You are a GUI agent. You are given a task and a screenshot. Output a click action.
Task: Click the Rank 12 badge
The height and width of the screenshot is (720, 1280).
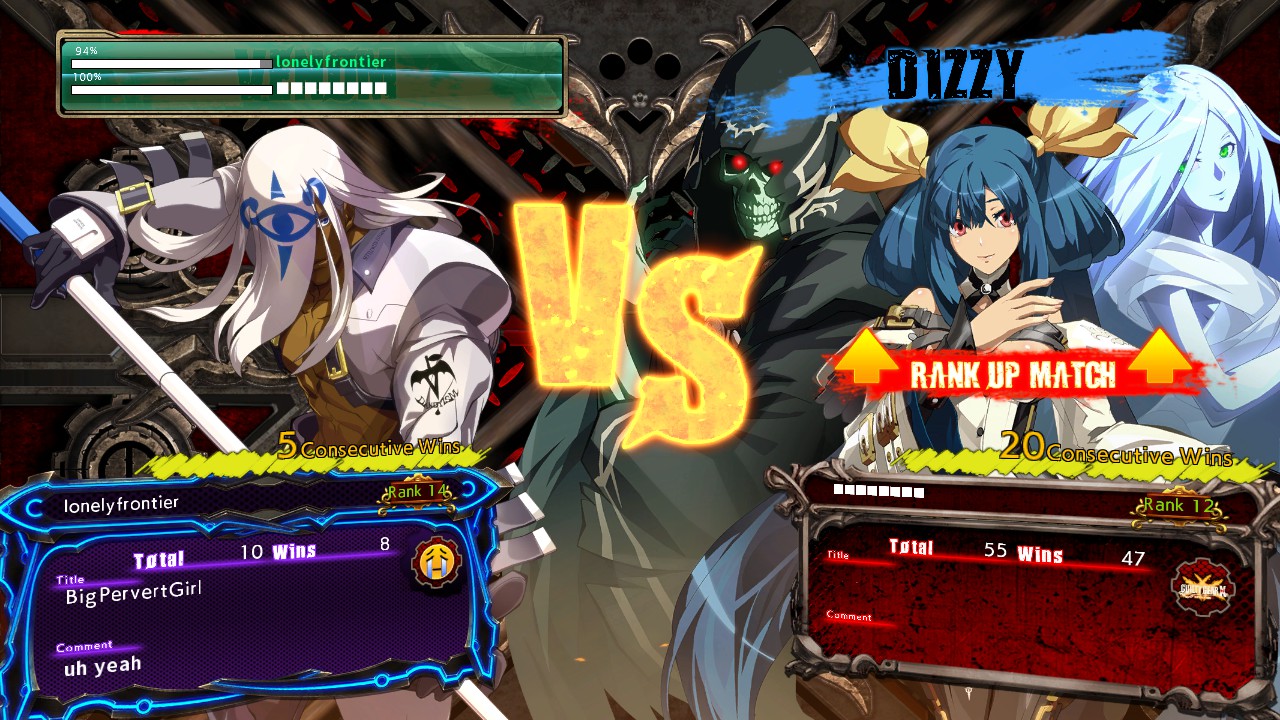coord(1178,506)
